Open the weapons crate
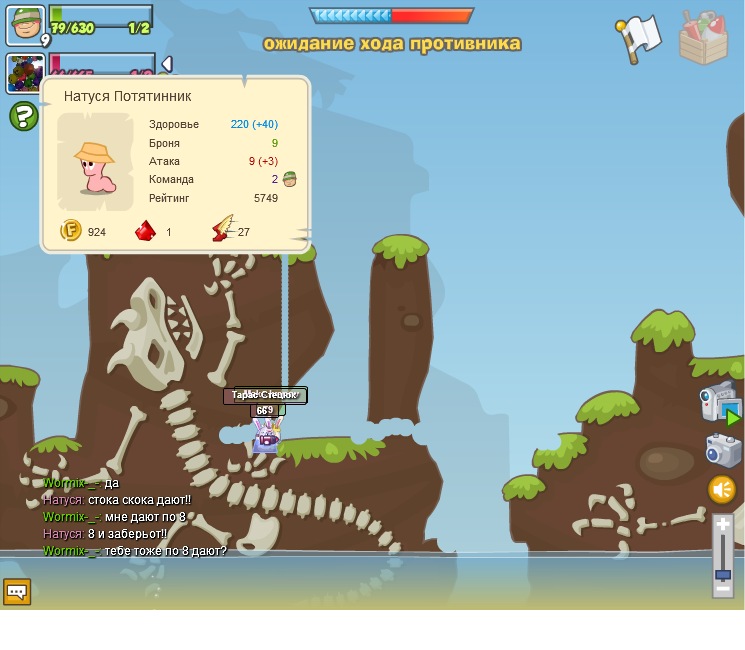The image size is (745, 650). tap(703, 38)
